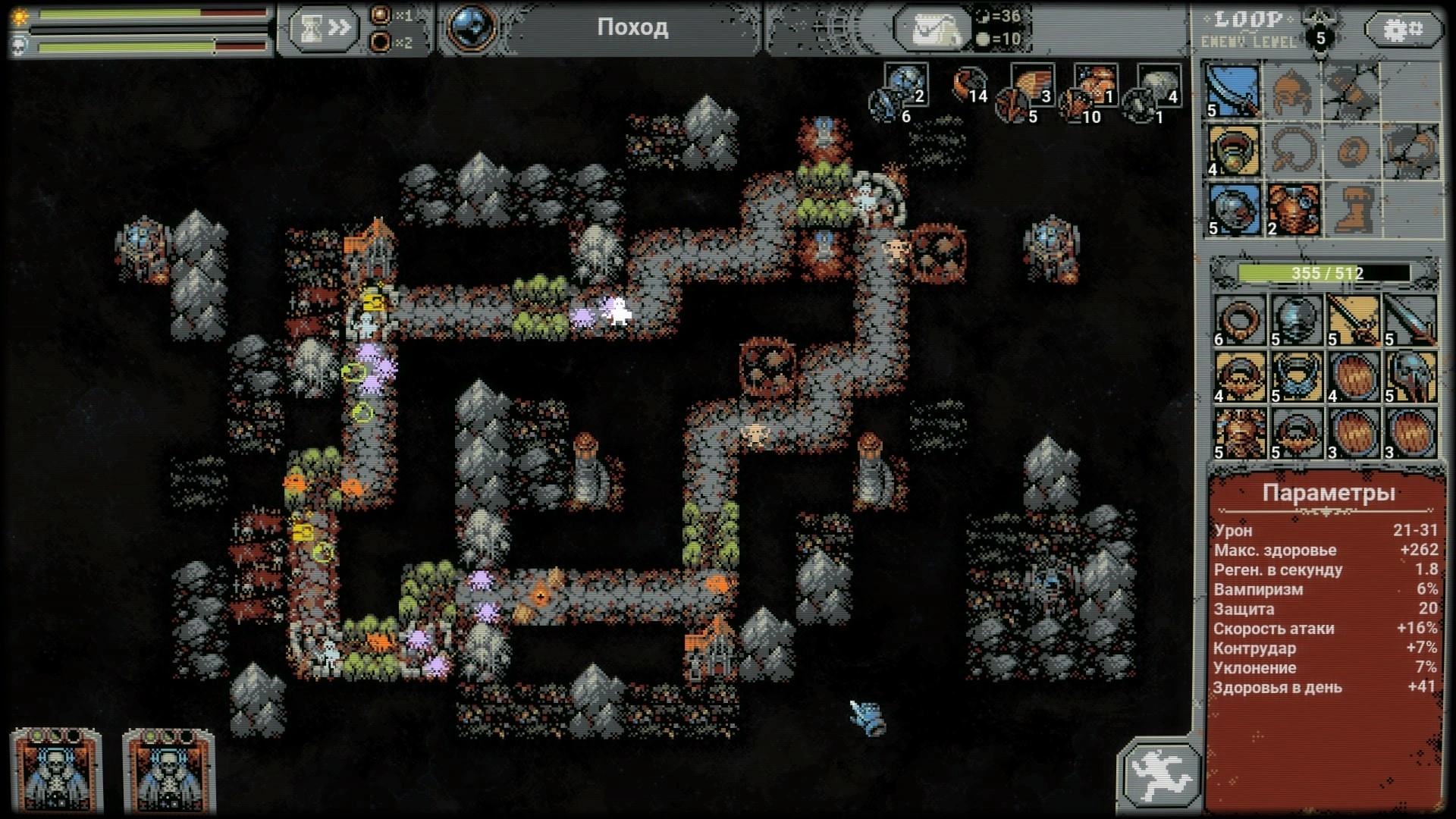Image resolution: width=1456 pixels, height=819 pixels.
Task: Open the settings gear menu
Action: click(x=1404, y=30)
